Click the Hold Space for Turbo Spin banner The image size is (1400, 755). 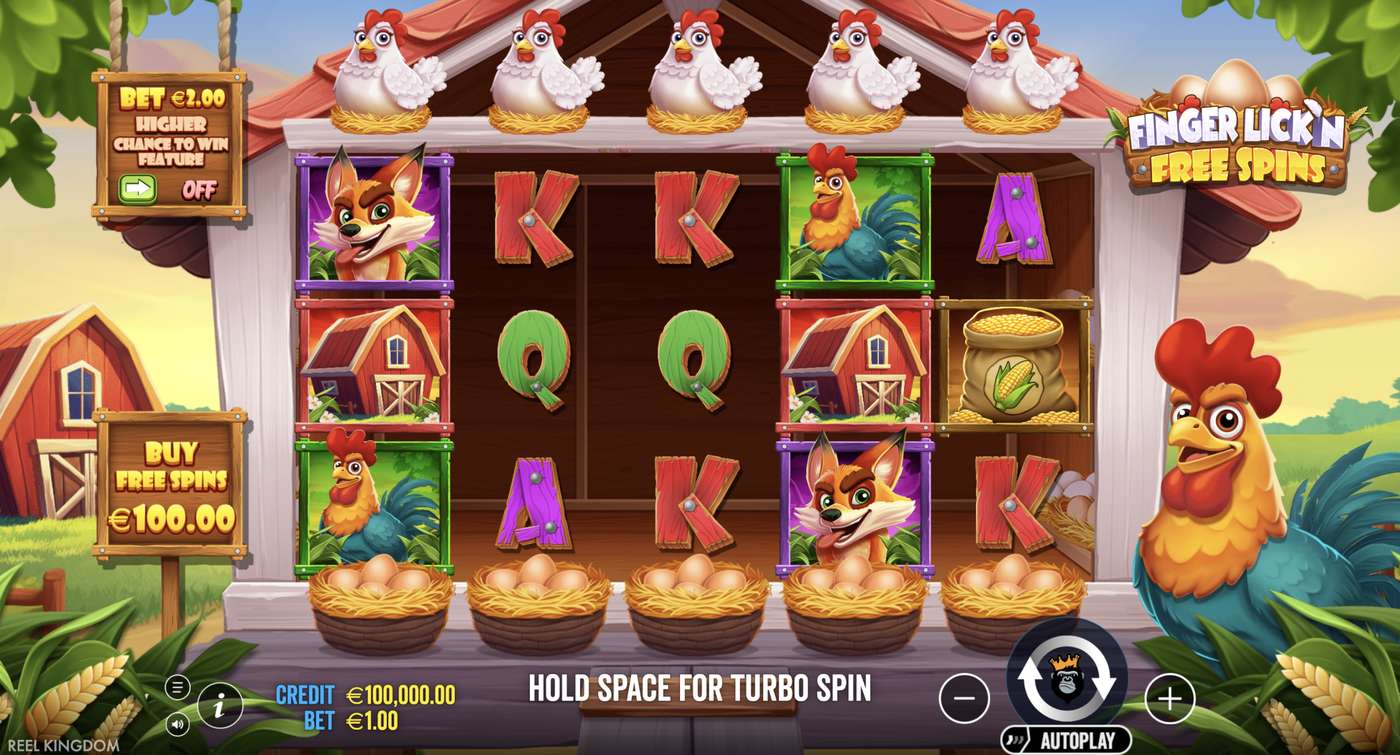(700, 688)
